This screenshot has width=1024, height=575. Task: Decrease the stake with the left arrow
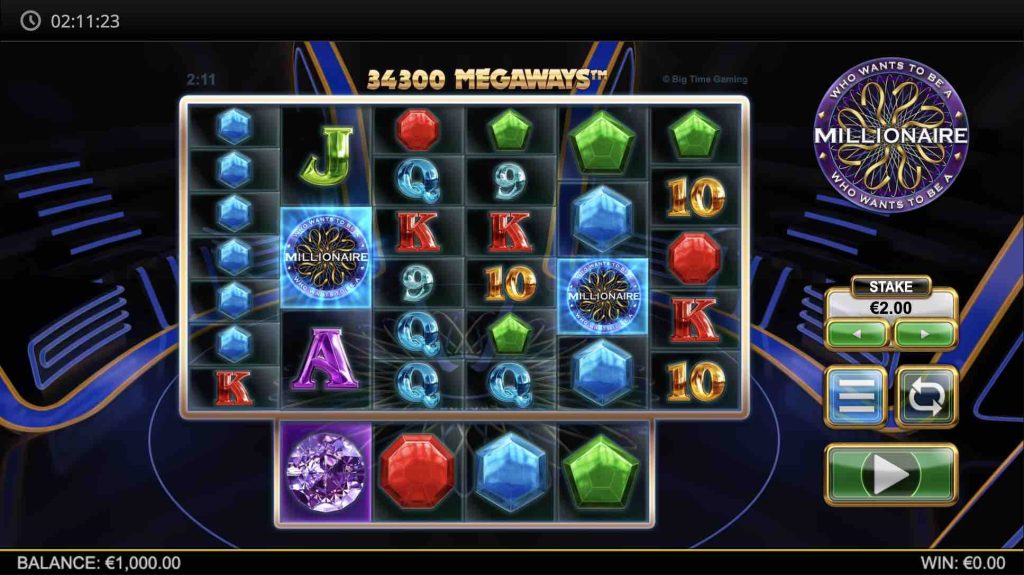[x=857, y=333]
